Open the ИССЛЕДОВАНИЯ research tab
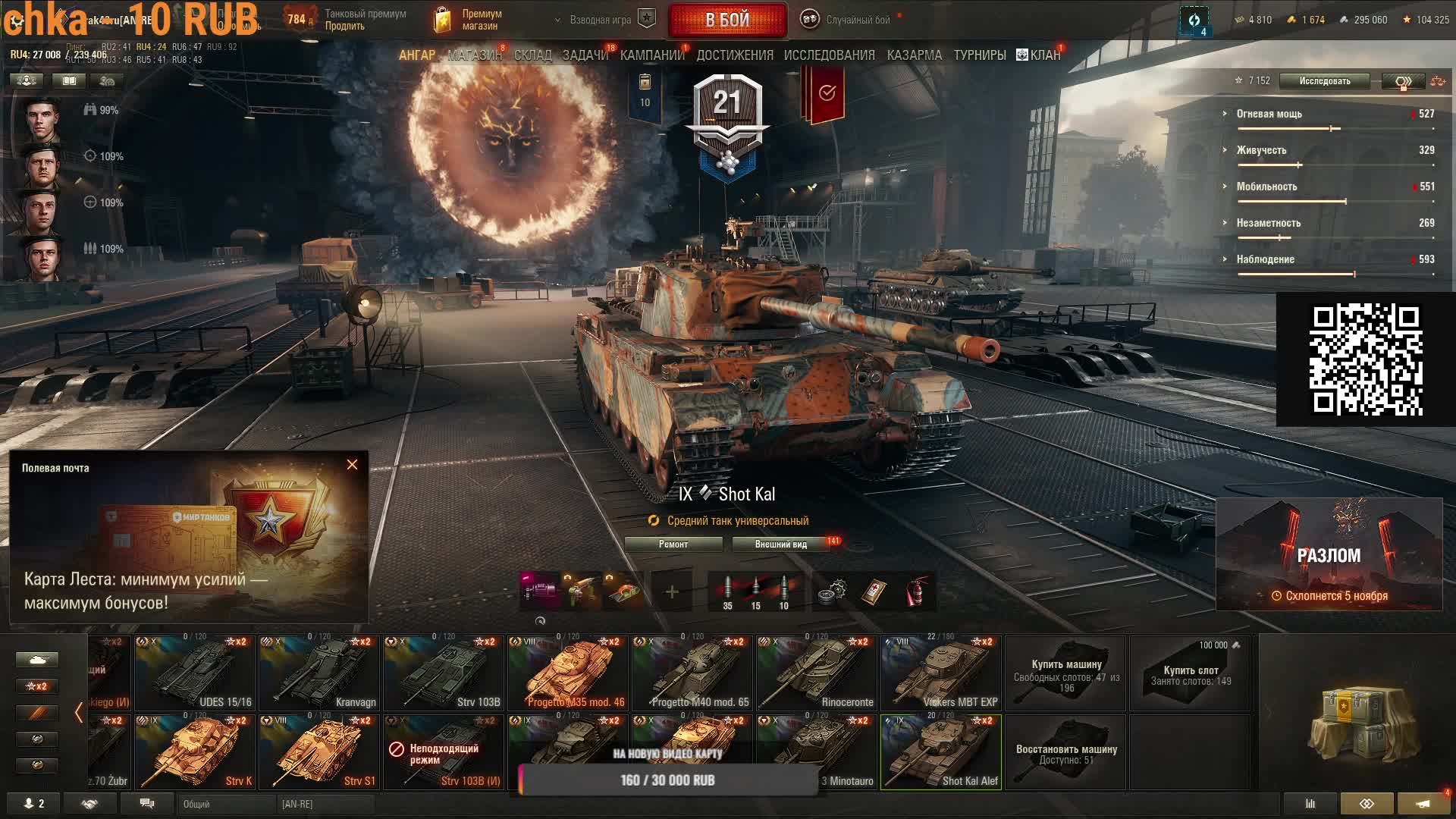This screenshot has height=819, width=1456. pos(829,55)
